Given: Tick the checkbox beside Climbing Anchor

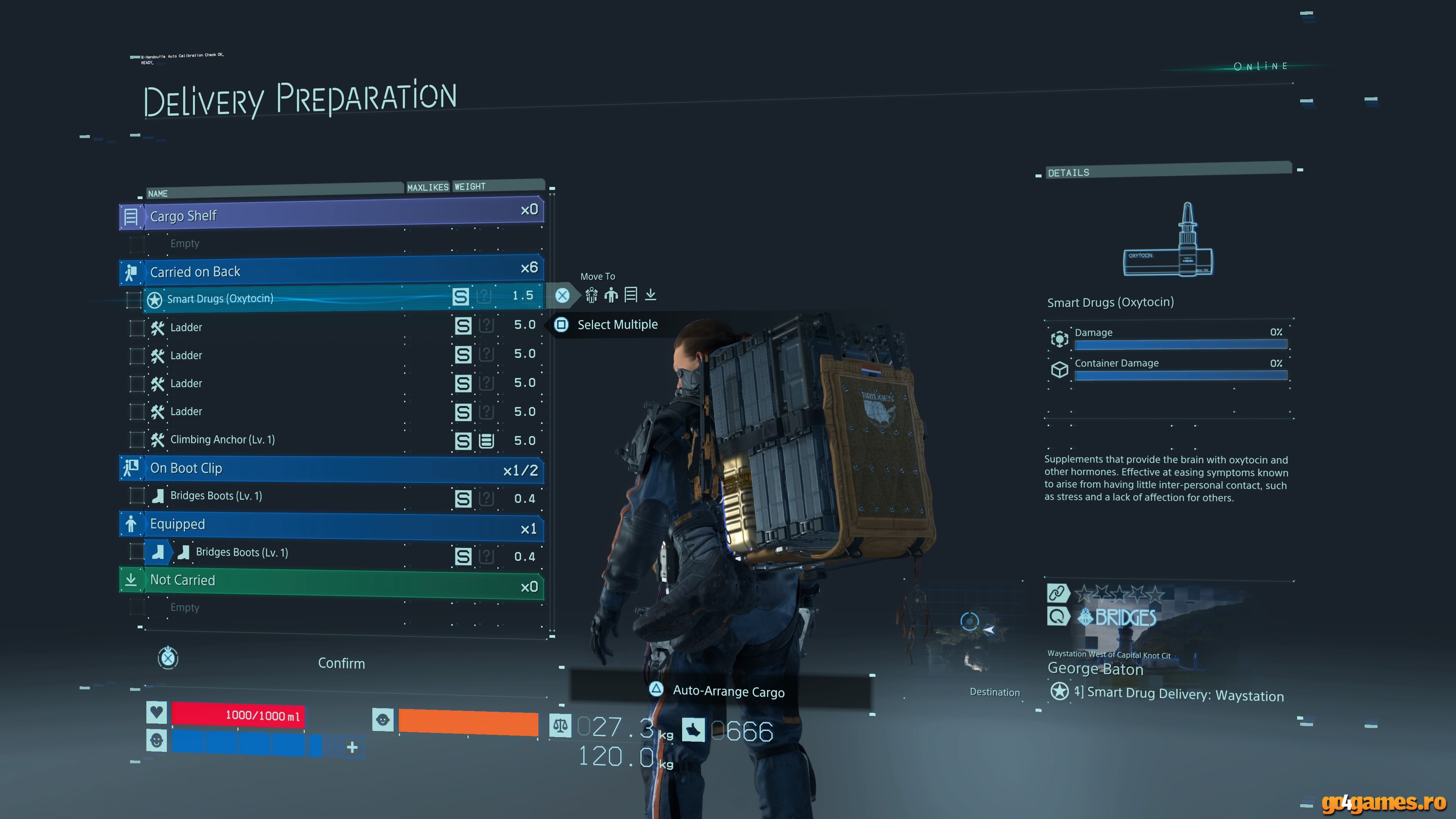Looking at the screenshot, I should point(137,440).
